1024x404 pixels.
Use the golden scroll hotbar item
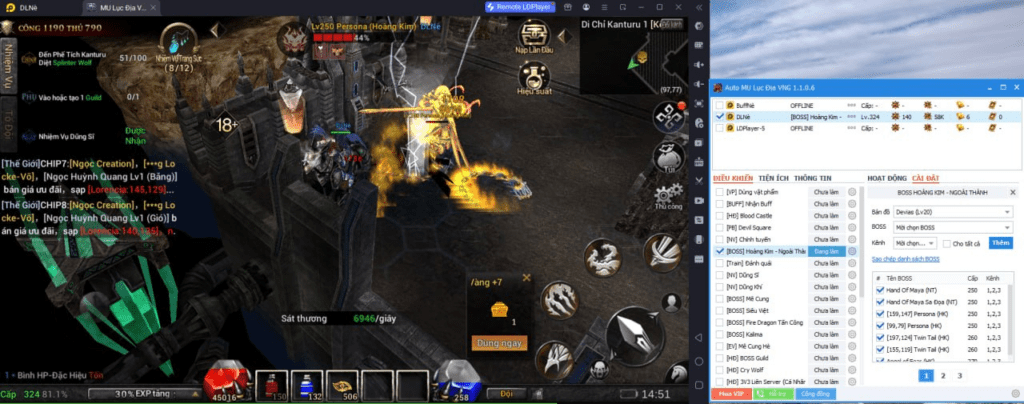347,385
